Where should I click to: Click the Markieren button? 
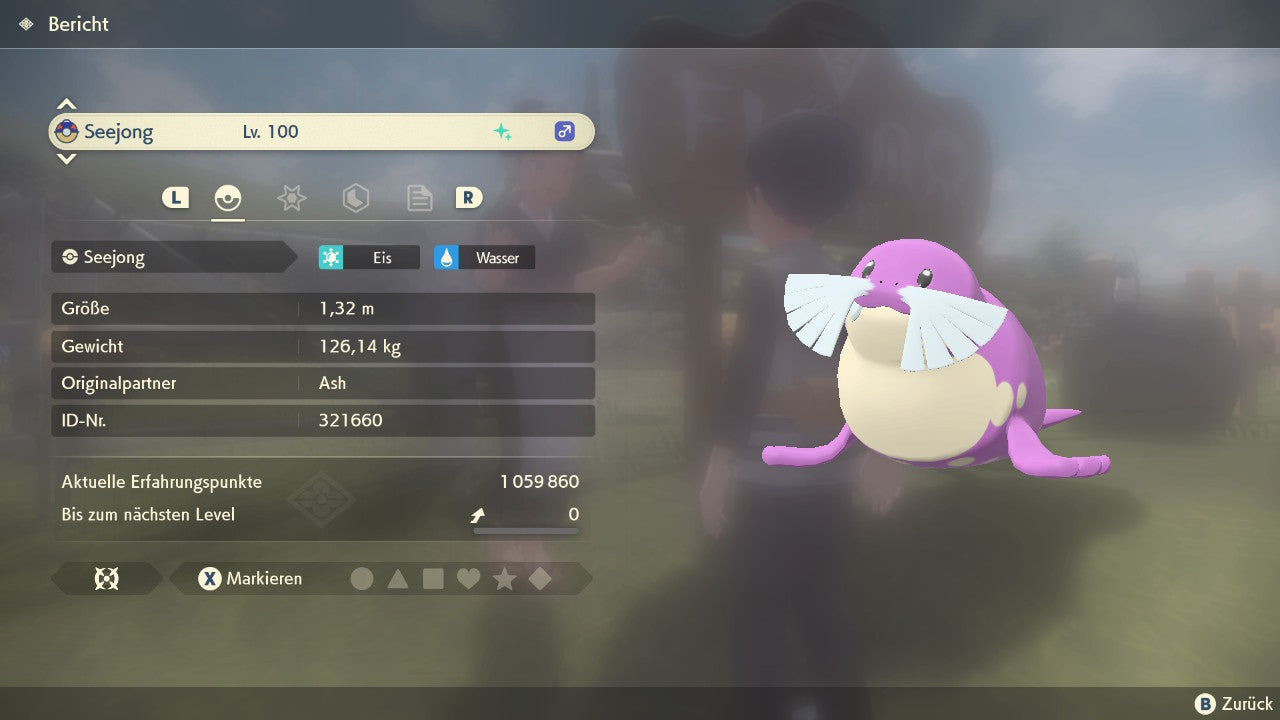pyautogui.click(x=251, y=578)
